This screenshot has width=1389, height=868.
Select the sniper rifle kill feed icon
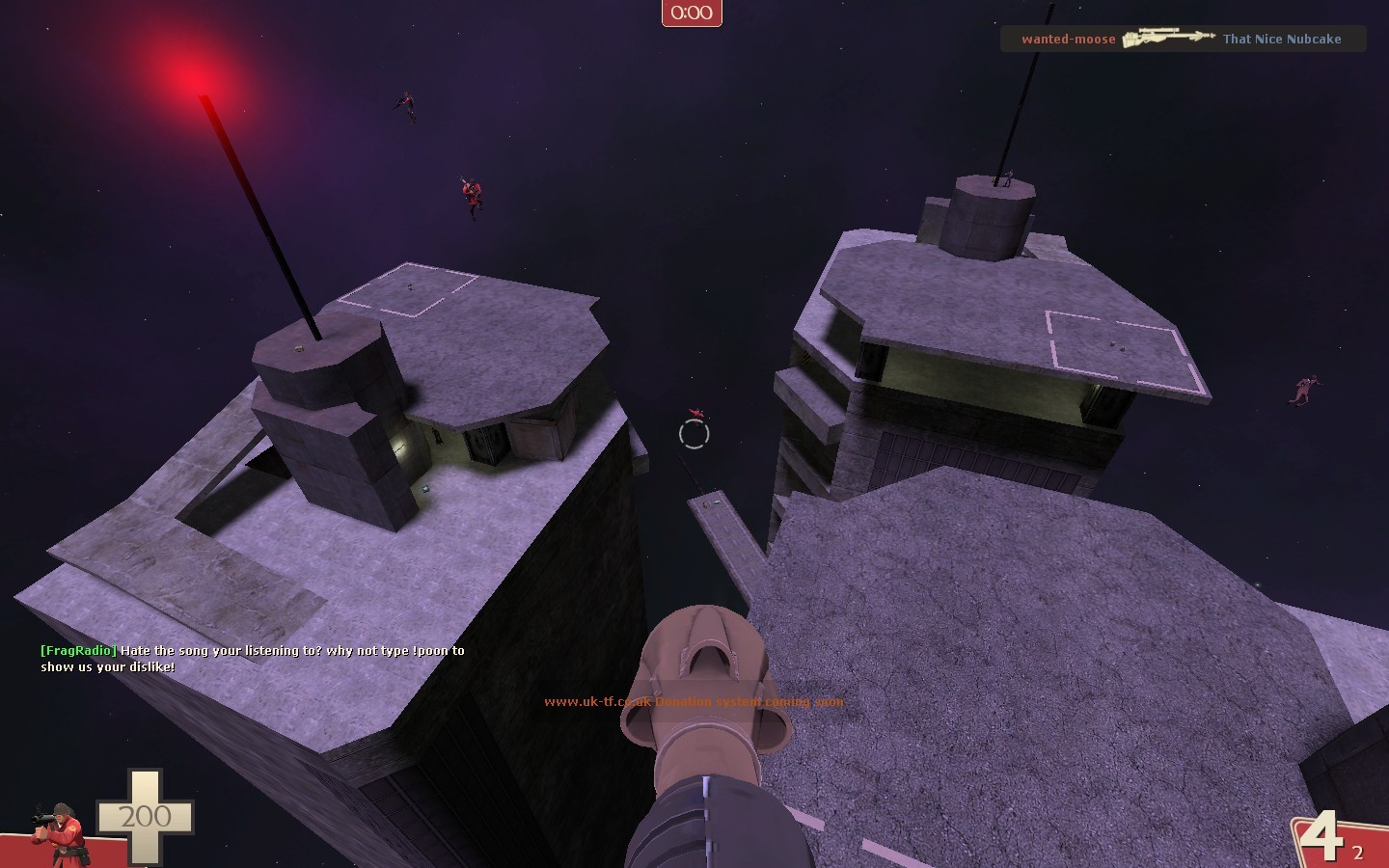(x=1167, y=37)
